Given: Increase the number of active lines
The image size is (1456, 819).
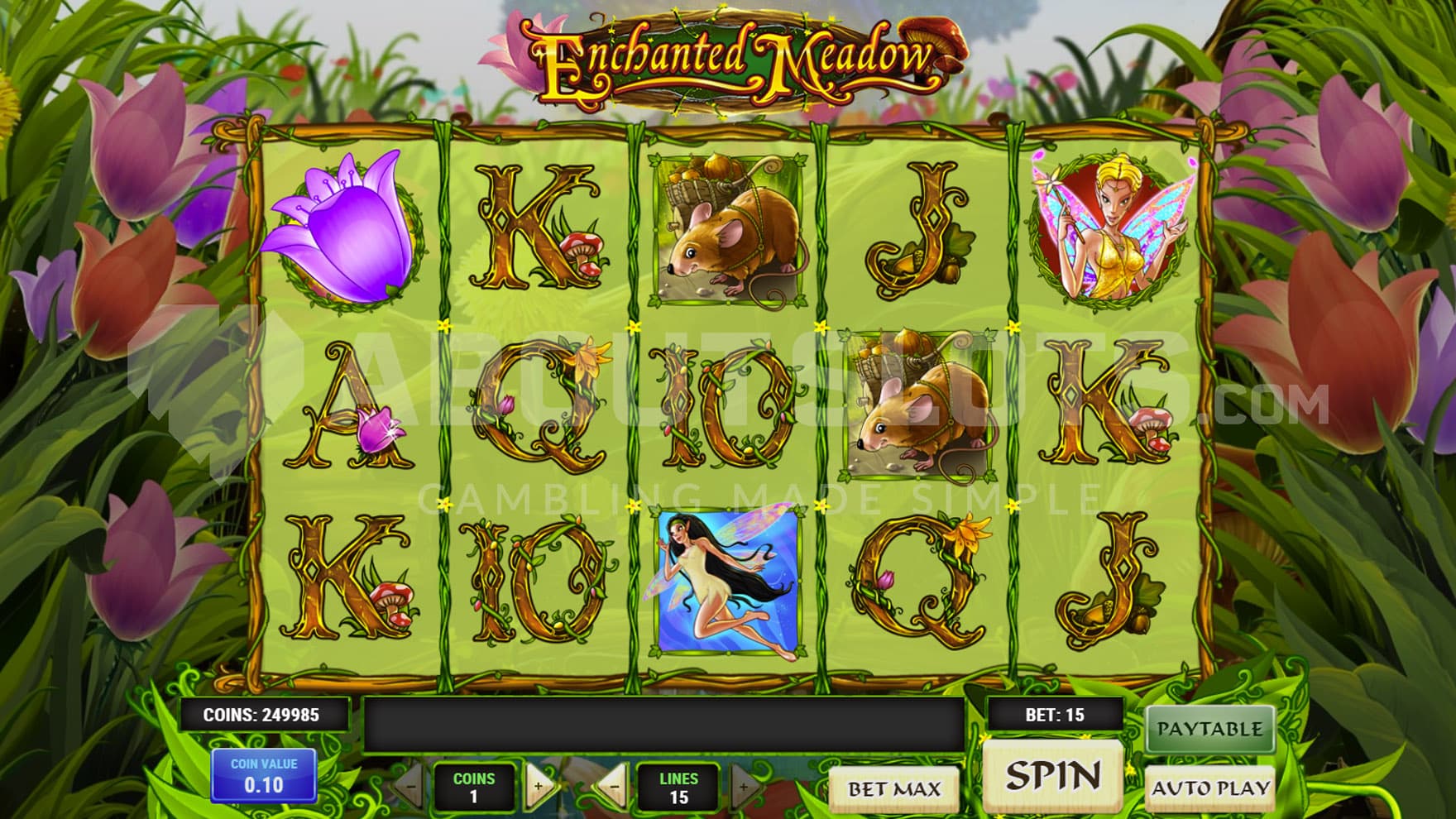Looking at the screenshot, I should 742,787.
